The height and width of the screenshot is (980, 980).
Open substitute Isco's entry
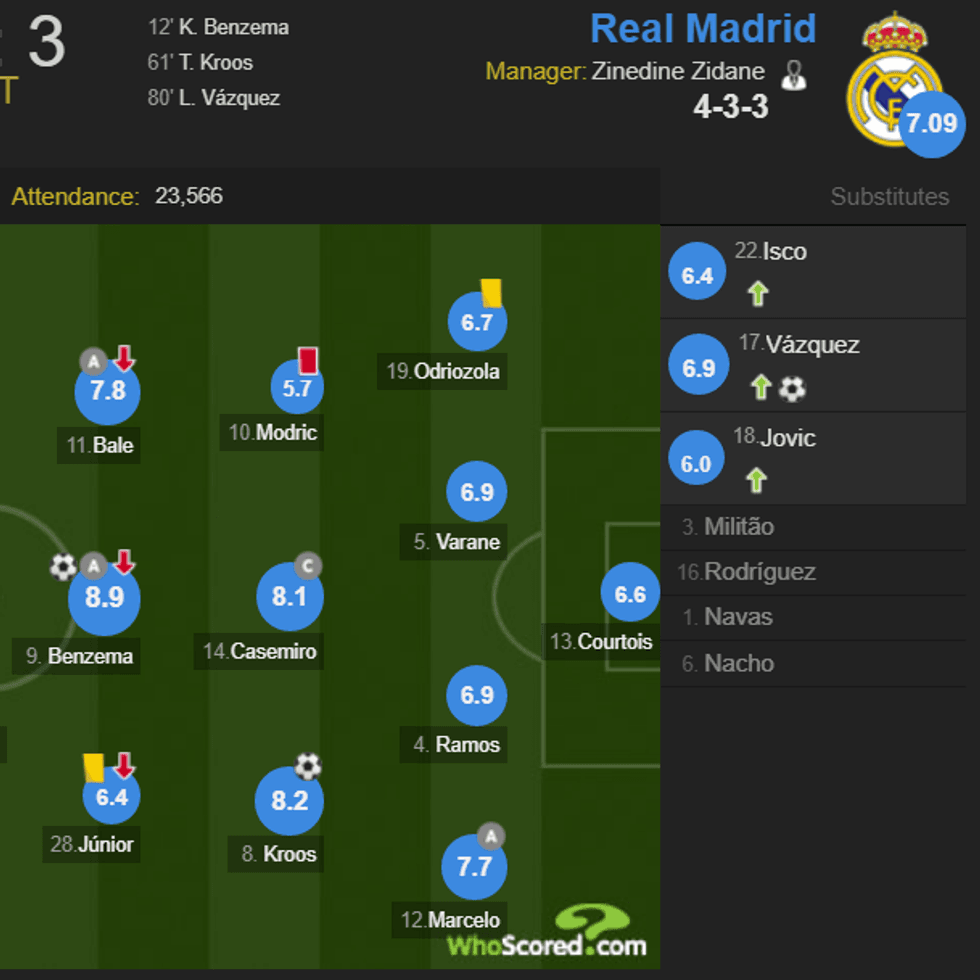[x=784, y=252]
